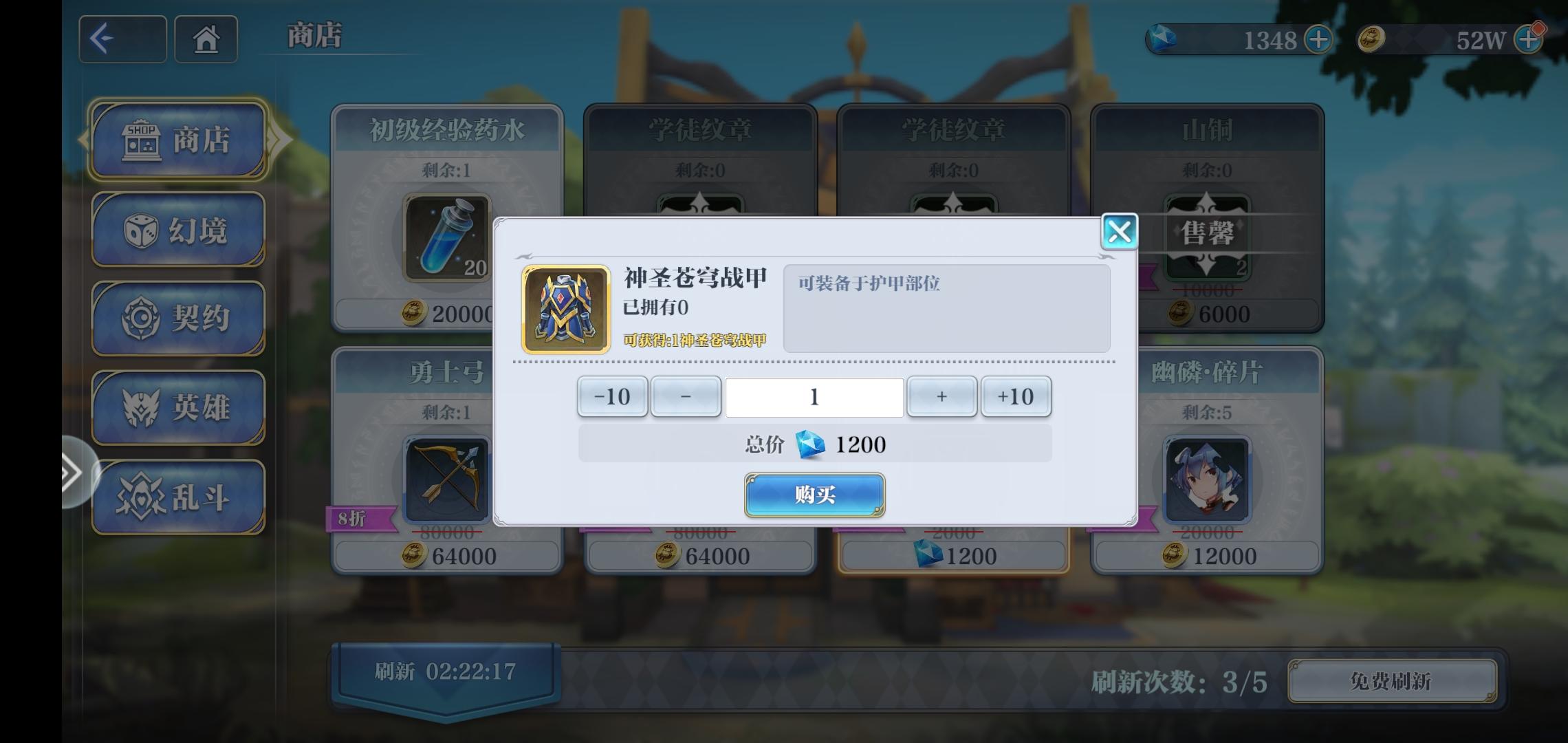Click the back arrow button
The height and width of the screenshot is (743, 1568).
pyautogui.click(x=122, y=39)
